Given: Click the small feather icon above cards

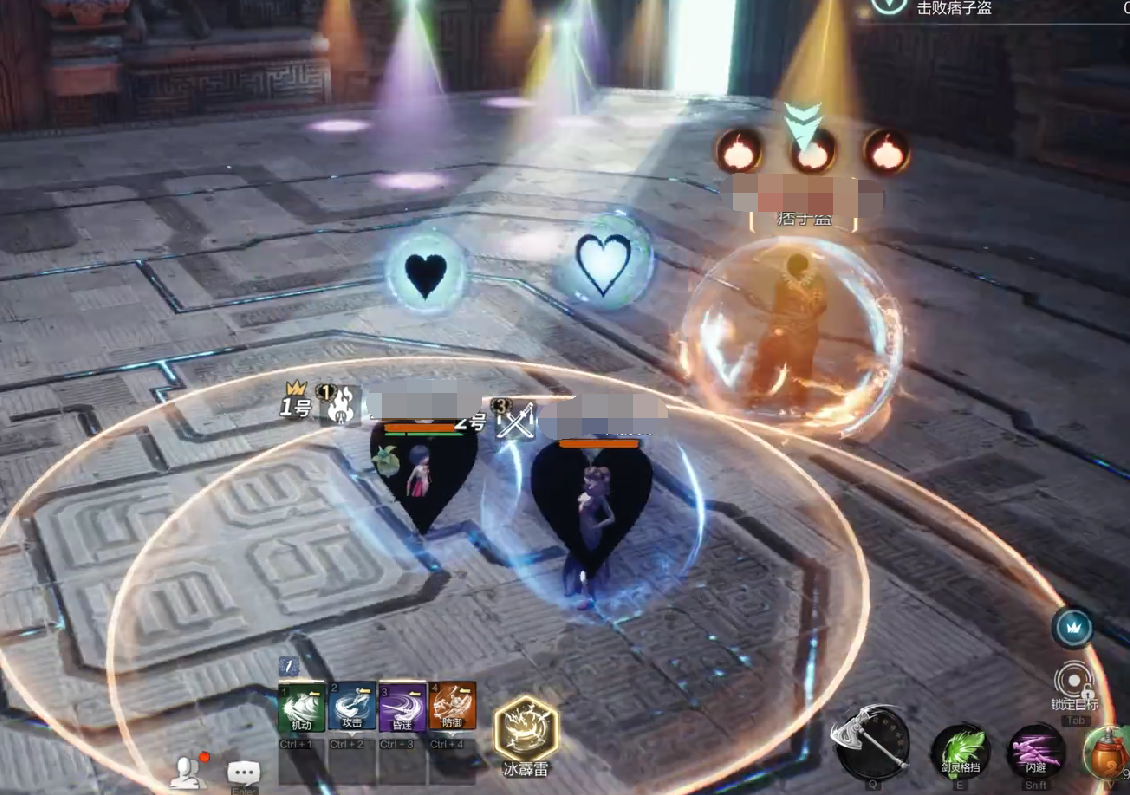Looking at the screenshot, I should coord(288,665).
